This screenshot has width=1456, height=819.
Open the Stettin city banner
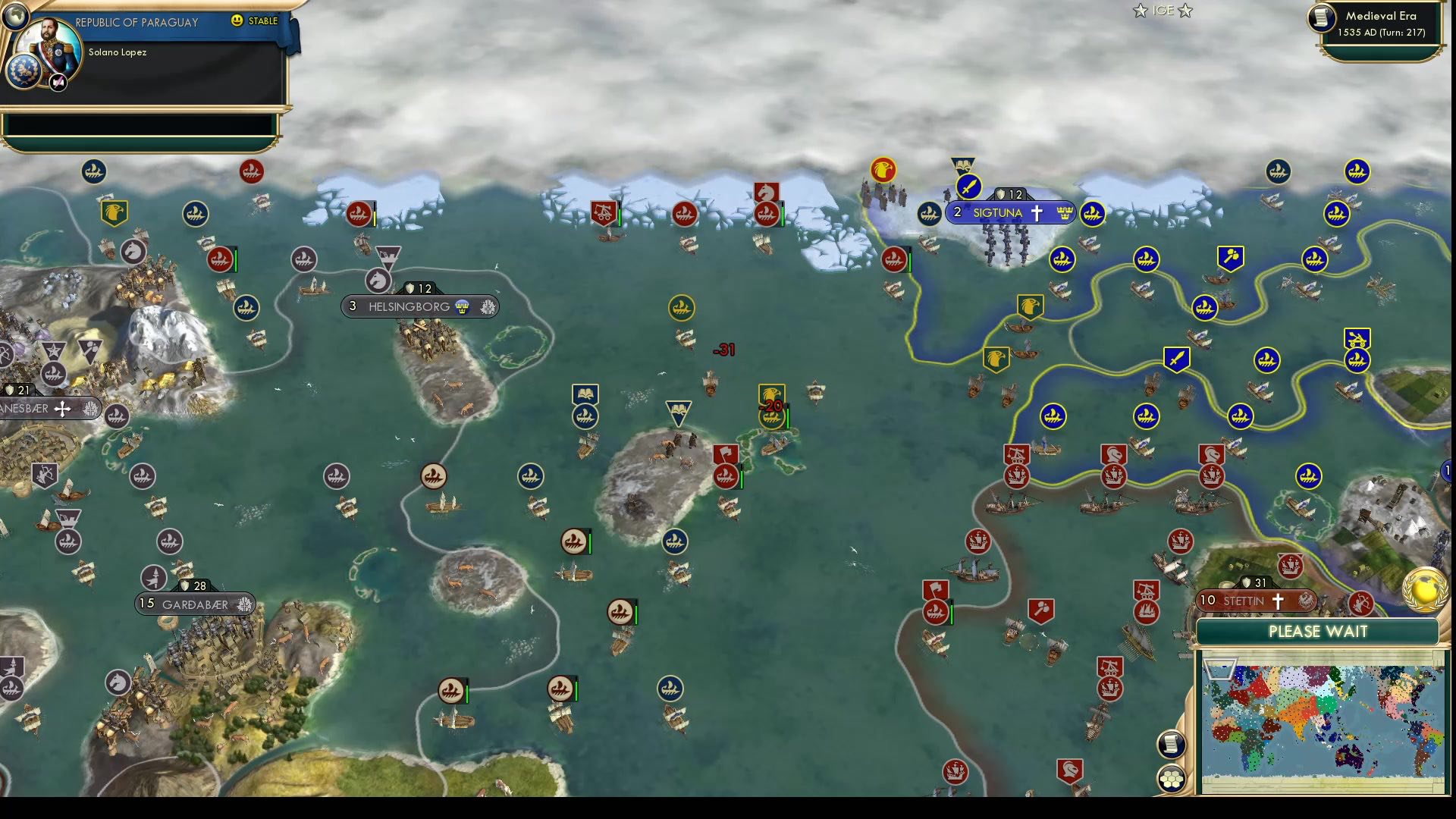coord(1244,600)
